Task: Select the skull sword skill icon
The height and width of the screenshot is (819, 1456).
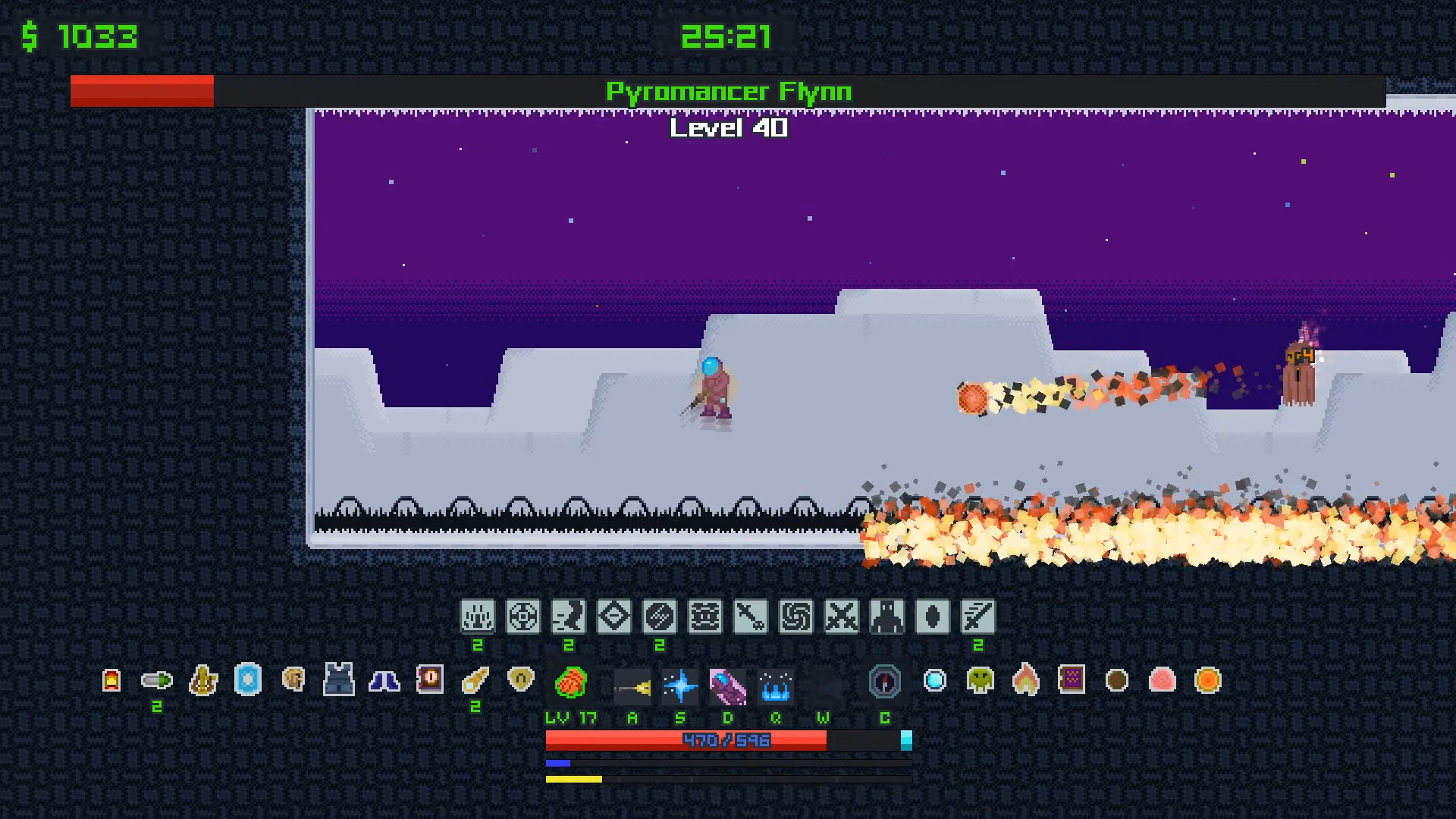Action: tap(752, 617)
